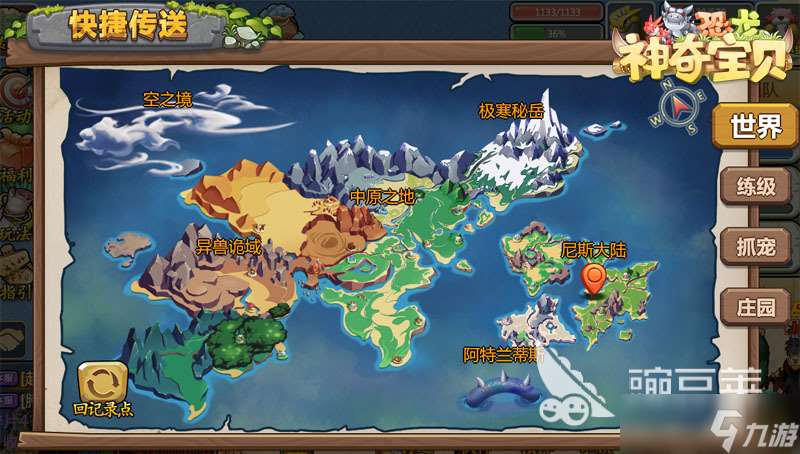Screen dimensions: 800x454
Task: Choose the 极寒秘岳 snowy region
Action: pos(512,113)
